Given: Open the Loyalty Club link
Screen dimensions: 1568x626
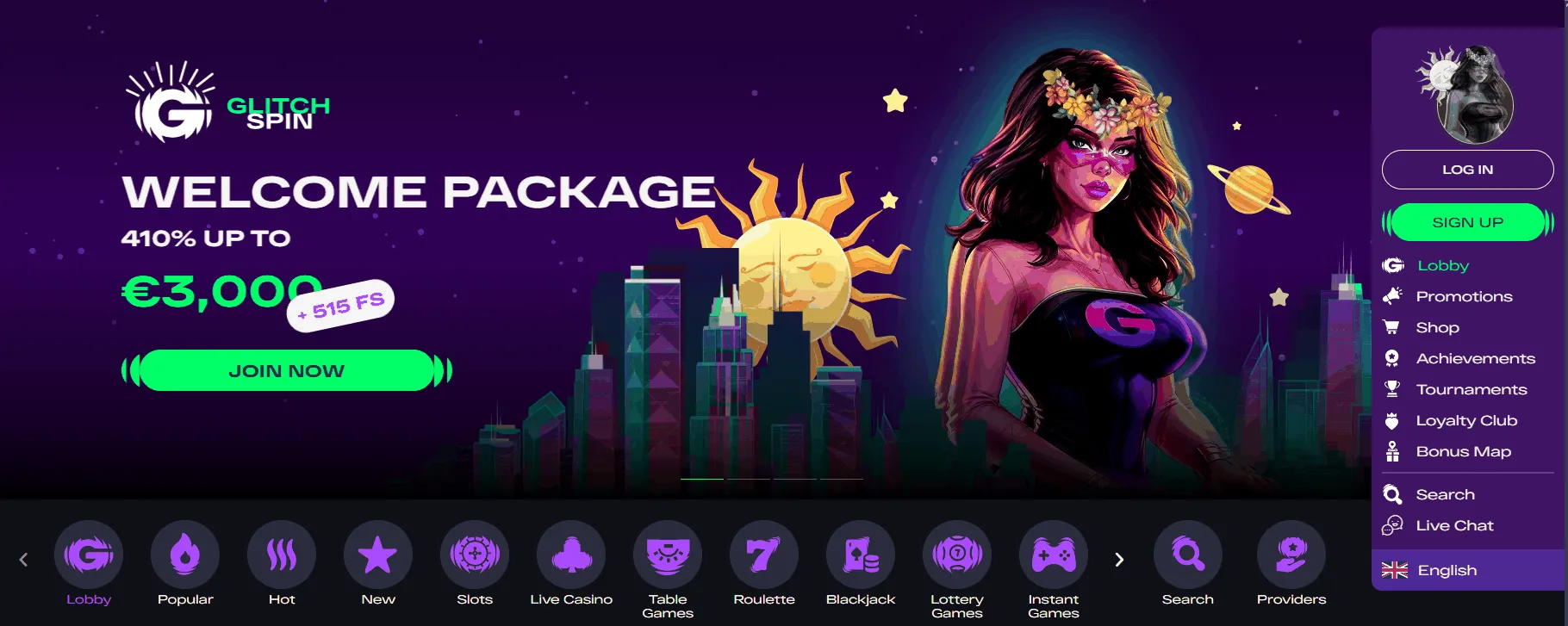Looking at the screenshot, I should coord(1465,420).
